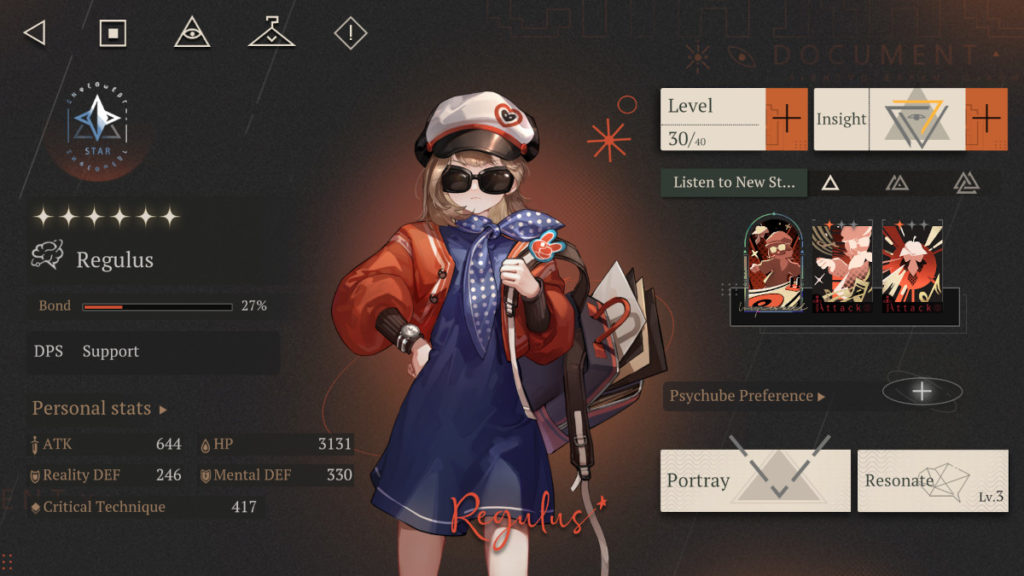Select the hanger wardrobe icon
The height and width of the screenshot is (576, 1024).
coord(271,33)
